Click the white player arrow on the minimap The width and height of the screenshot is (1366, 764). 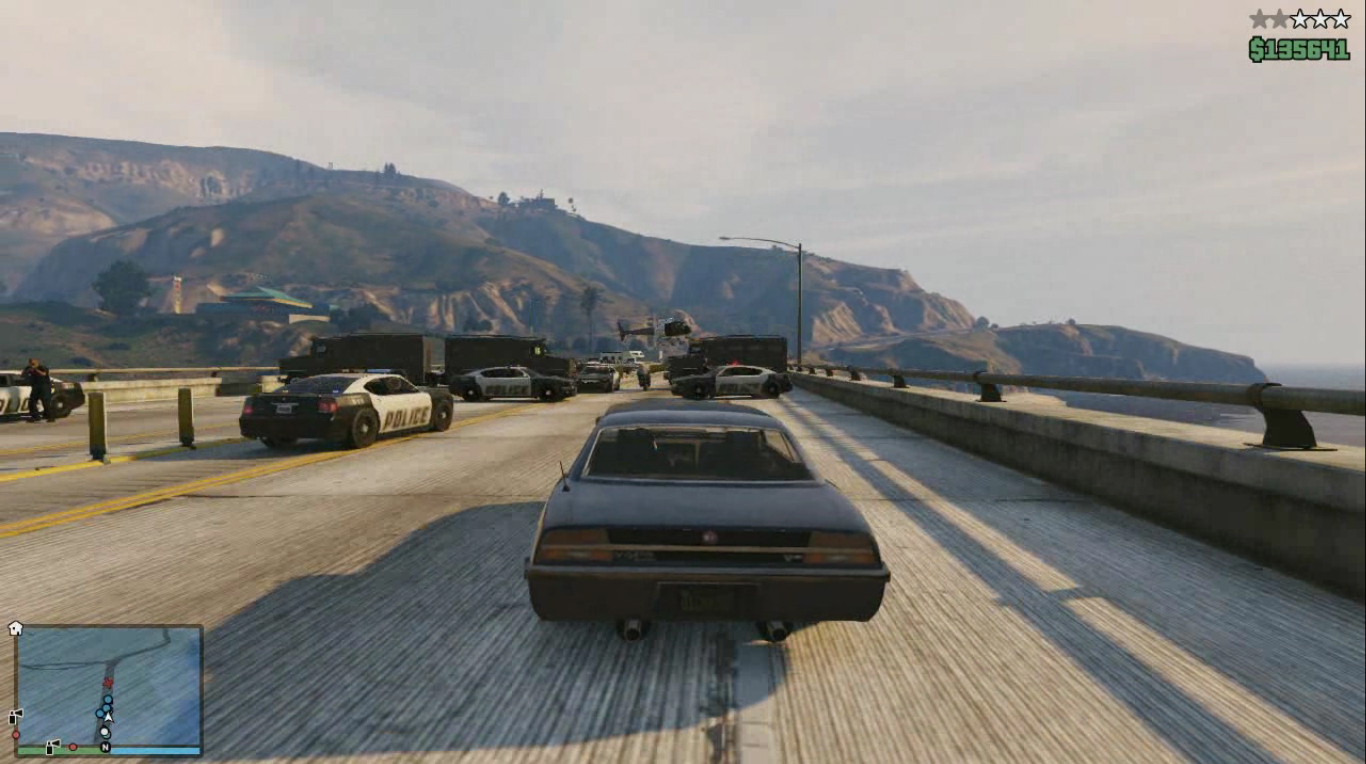click(108, 716)
